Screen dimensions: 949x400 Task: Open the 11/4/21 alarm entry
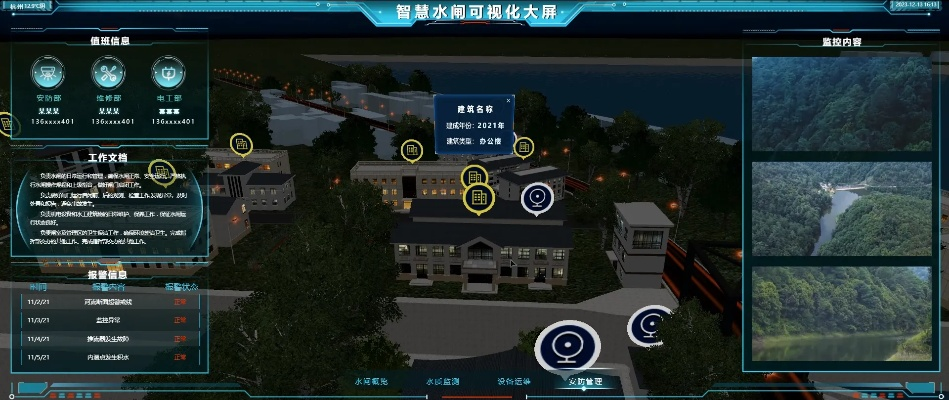coord(108,338)
